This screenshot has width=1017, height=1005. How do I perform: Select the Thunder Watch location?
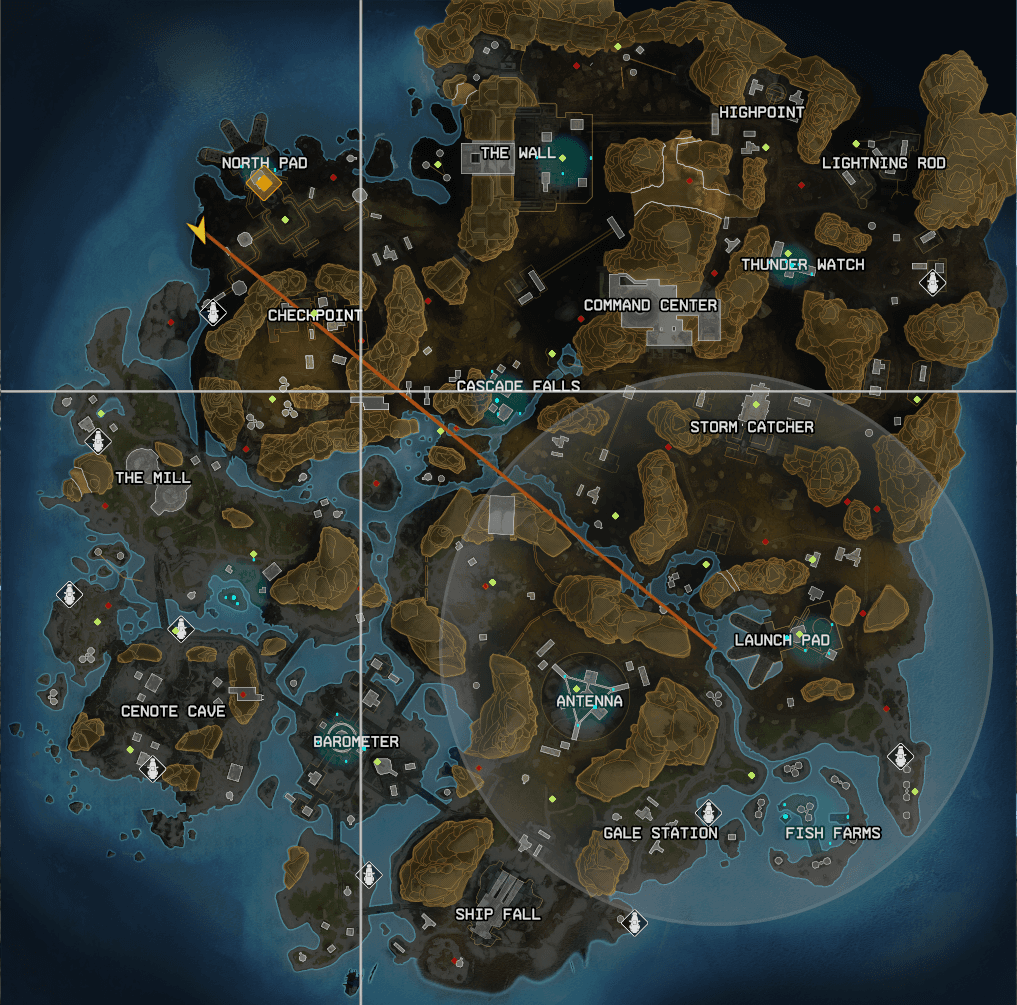(x=802, y=265)
